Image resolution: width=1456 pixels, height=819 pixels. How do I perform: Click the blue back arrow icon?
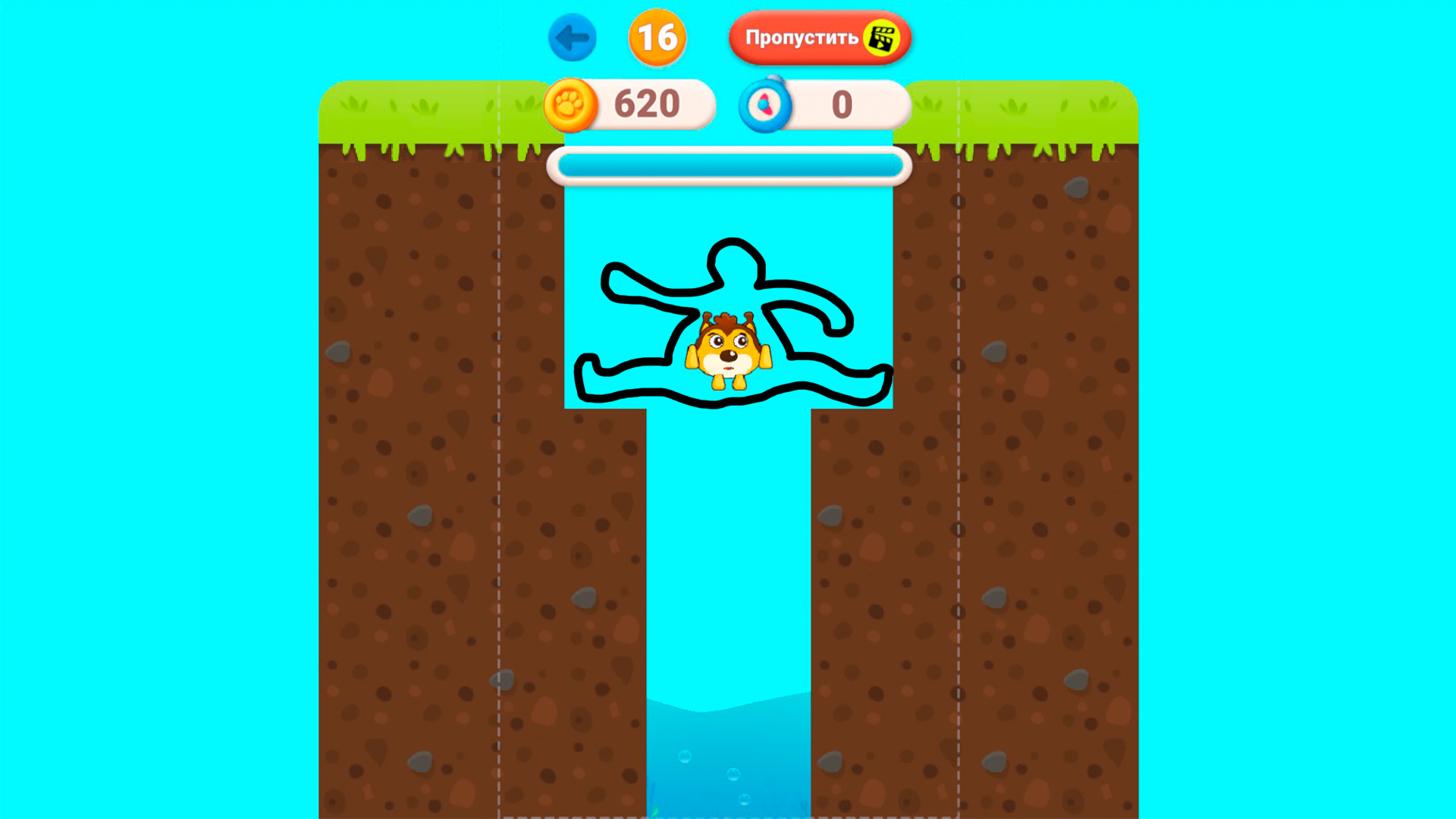(x=573, y=37)
